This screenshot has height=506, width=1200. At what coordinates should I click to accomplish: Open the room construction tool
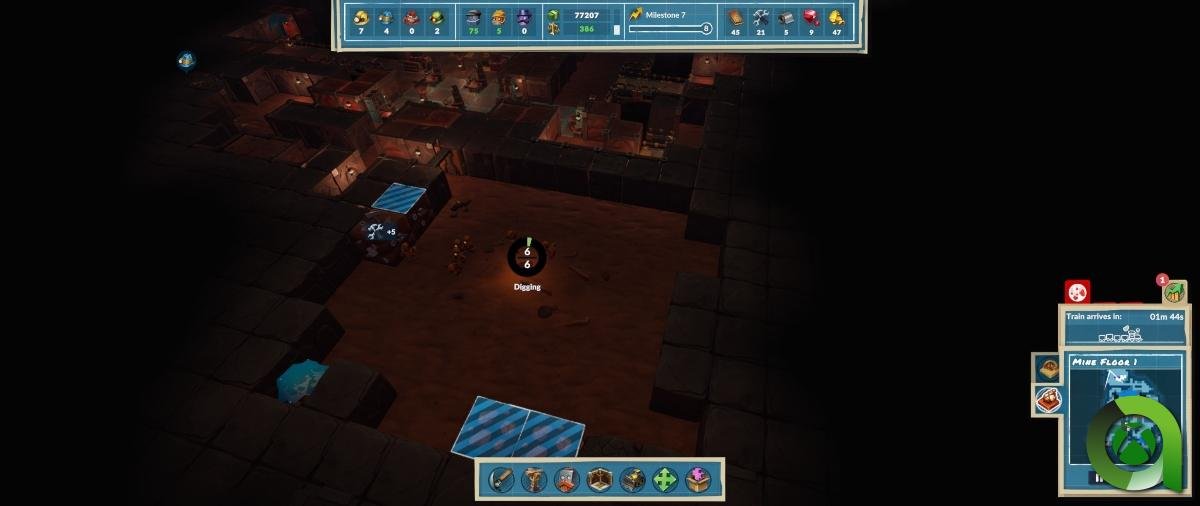(600, 480)
